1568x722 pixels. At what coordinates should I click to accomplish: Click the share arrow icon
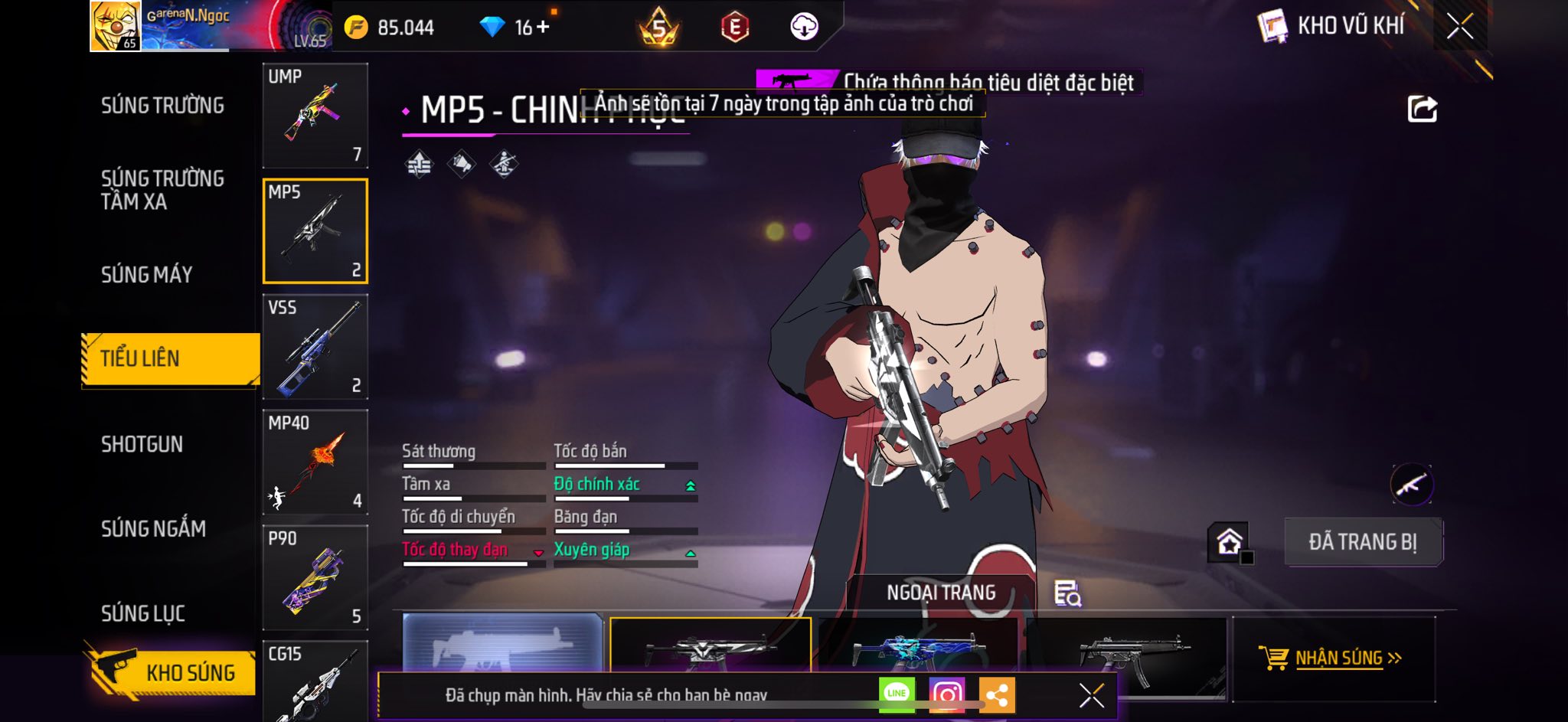(x=1422, y=109)
